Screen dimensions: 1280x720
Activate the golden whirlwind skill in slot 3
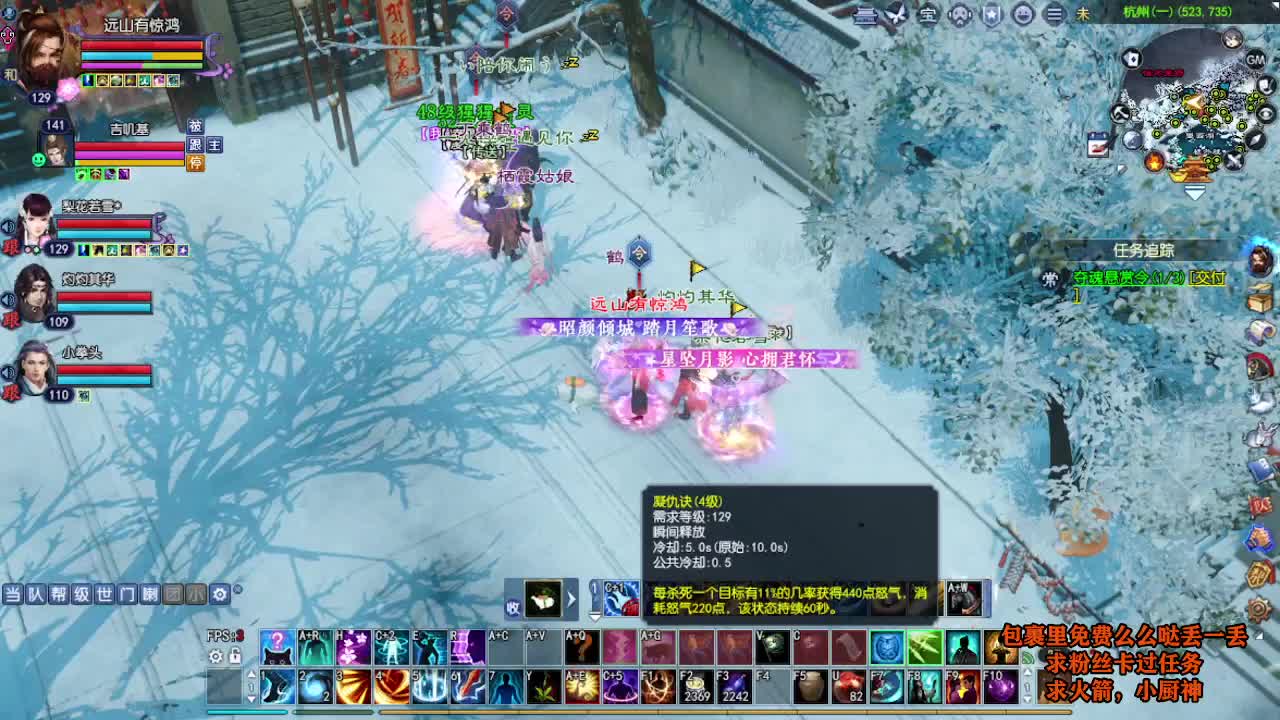coord(355,688)
